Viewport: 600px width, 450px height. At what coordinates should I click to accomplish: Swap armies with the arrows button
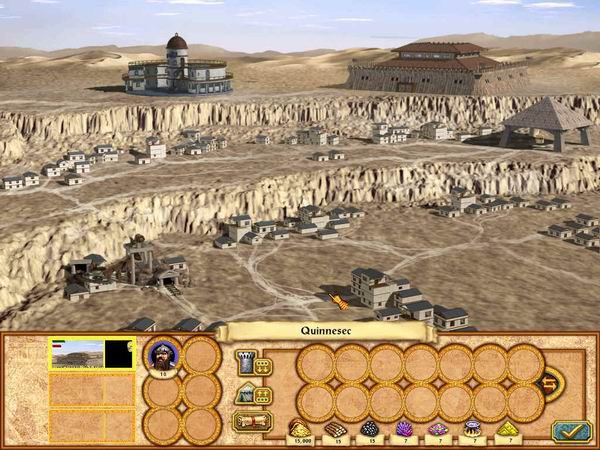(549, 381)
